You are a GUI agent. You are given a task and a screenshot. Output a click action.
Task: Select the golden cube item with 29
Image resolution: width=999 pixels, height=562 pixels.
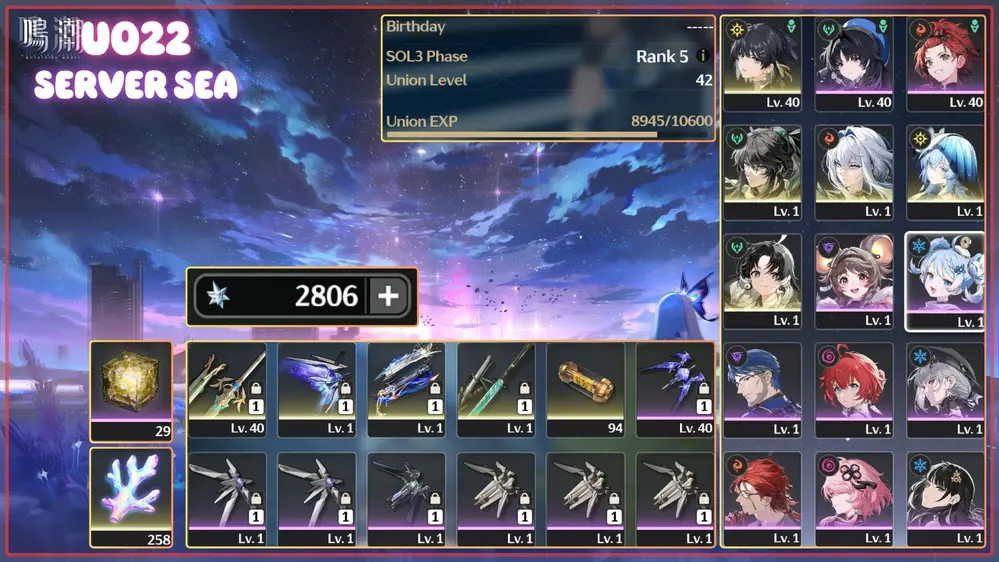[x=131, y=390]
